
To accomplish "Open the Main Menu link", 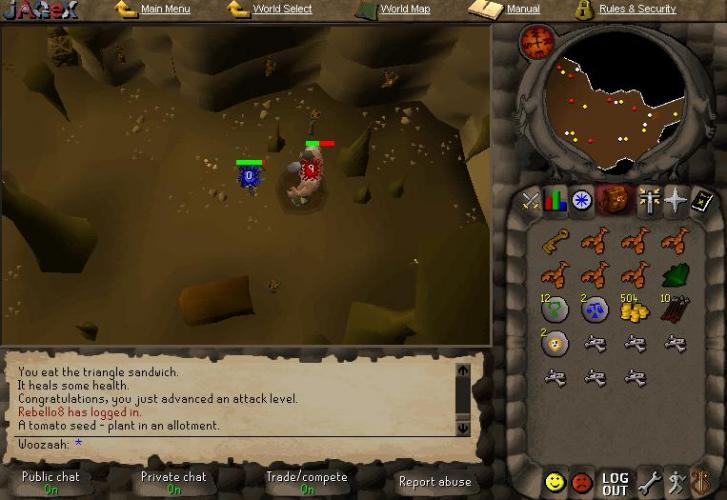I will coord(165,9).
